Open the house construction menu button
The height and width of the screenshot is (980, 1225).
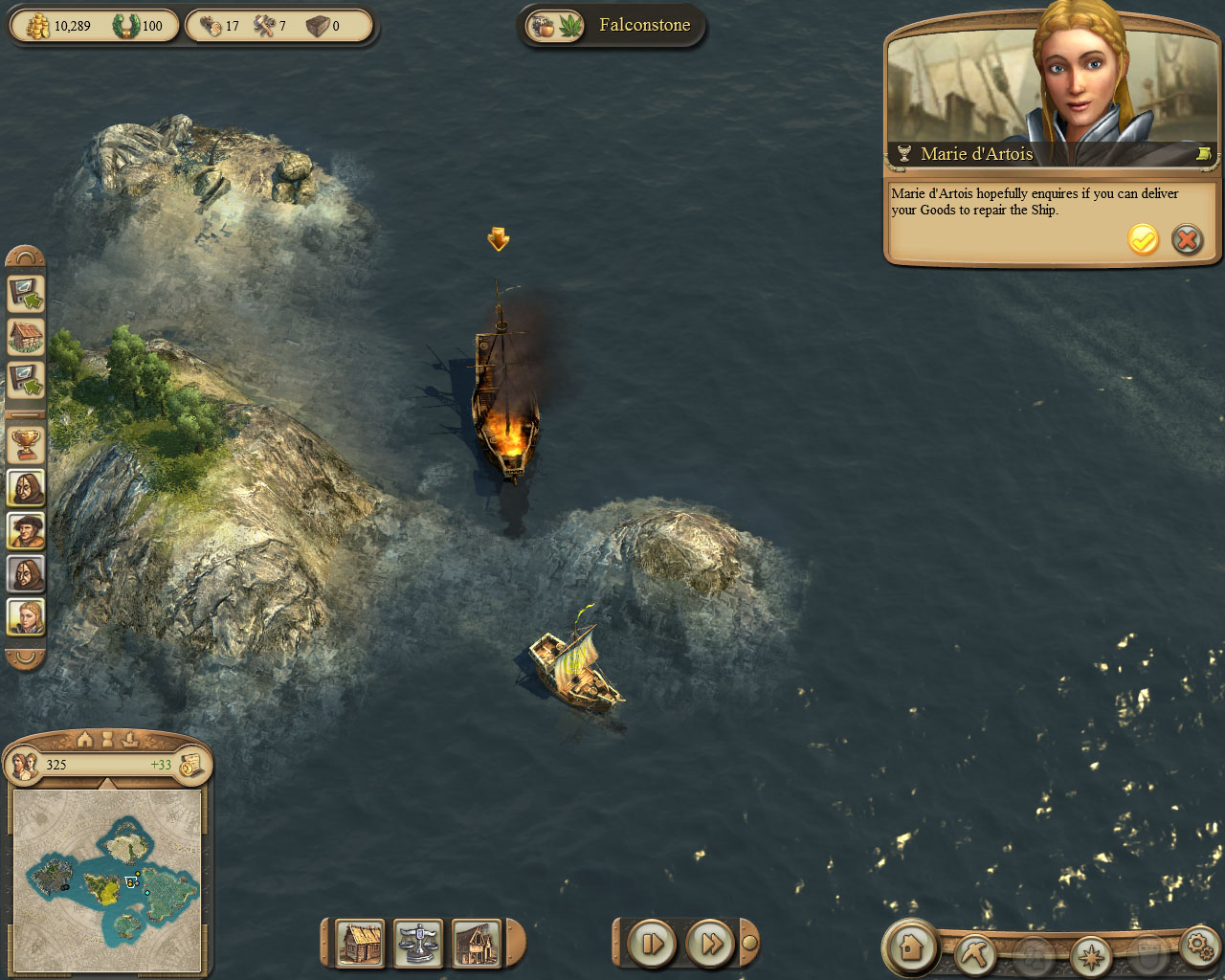tap(910, 947)
